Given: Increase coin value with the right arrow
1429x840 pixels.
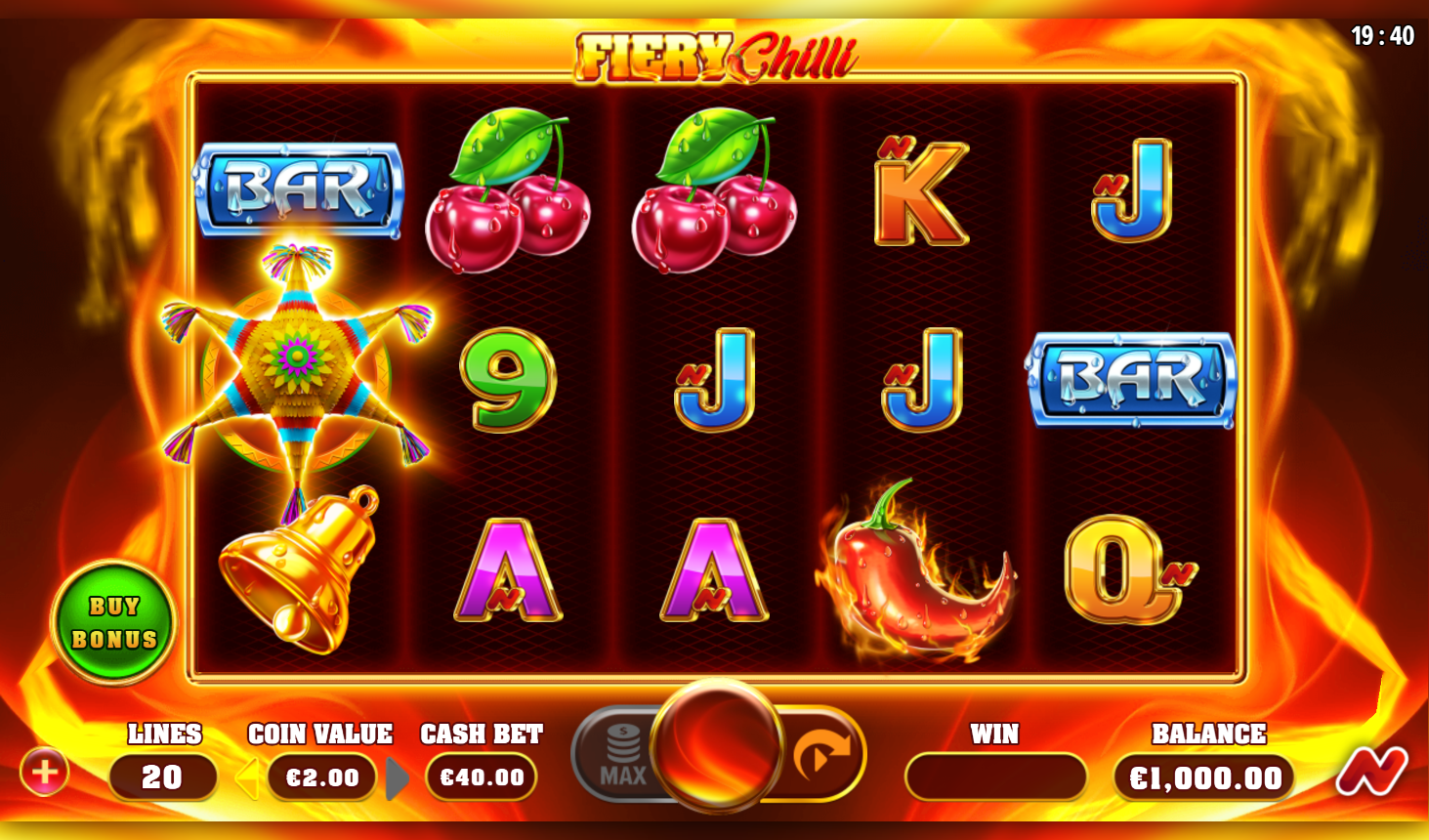Looking at the screenshot, I should click(397, 777).
